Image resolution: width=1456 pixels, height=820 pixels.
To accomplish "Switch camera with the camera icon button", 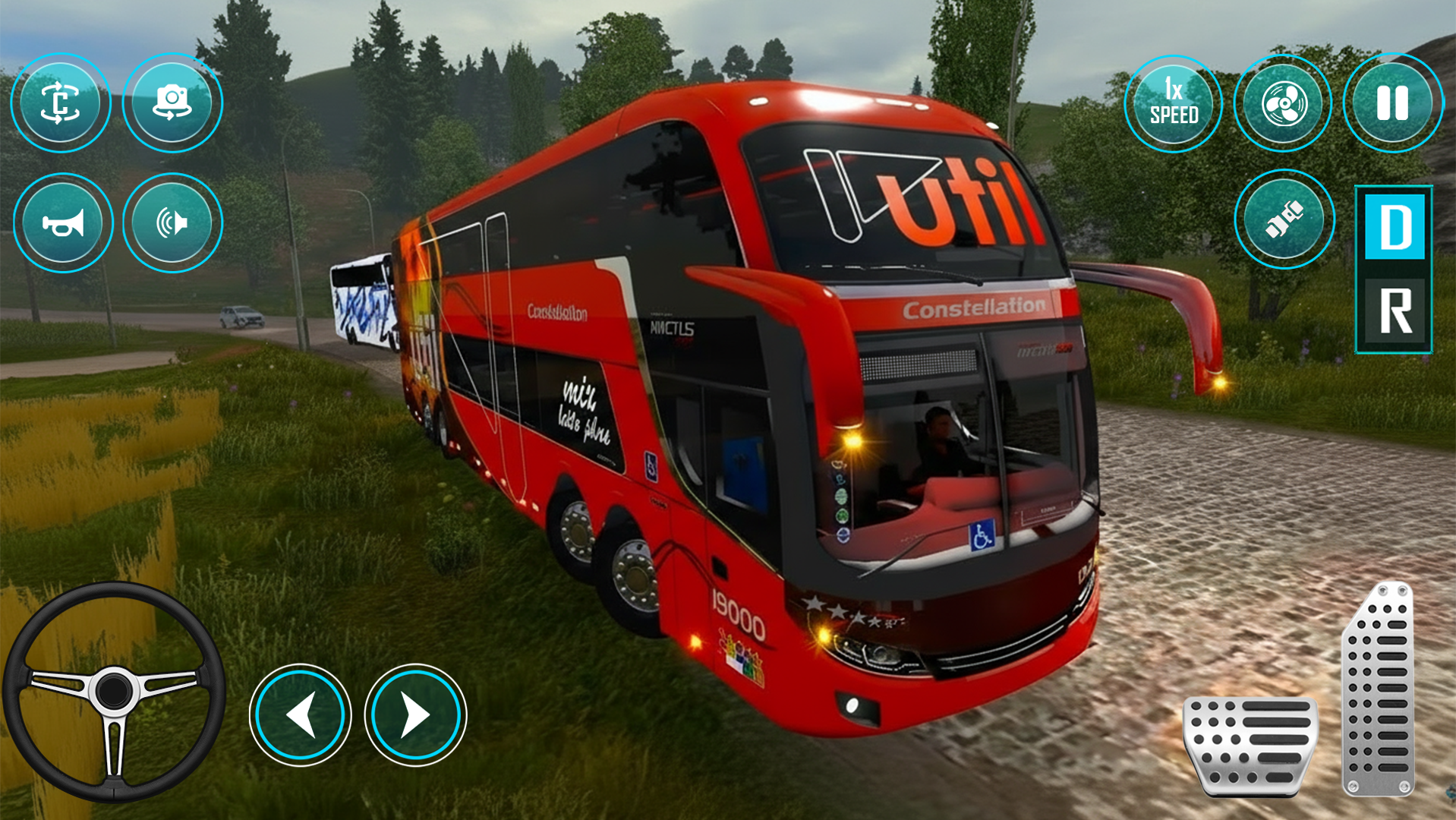I will pyautogui.click(x=172, y=103).
